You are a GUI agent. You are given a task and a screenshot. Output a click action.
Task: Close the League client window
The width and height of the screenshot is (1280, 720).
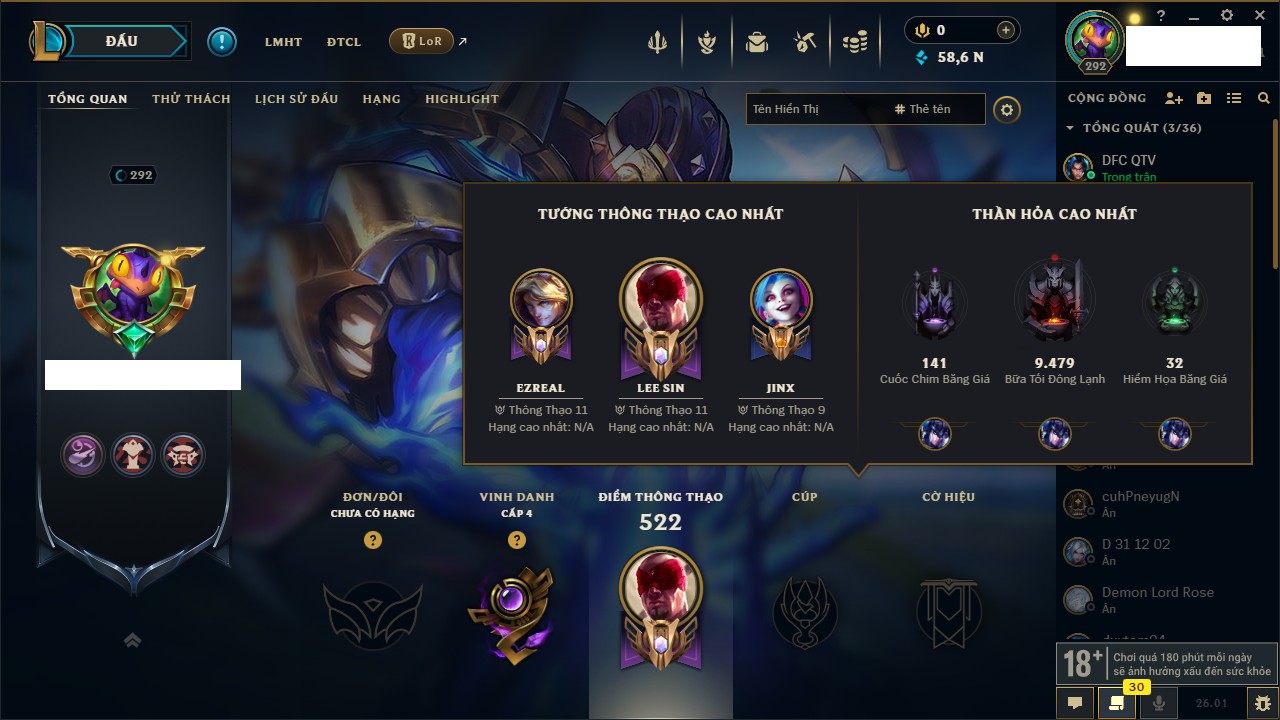1259,16
